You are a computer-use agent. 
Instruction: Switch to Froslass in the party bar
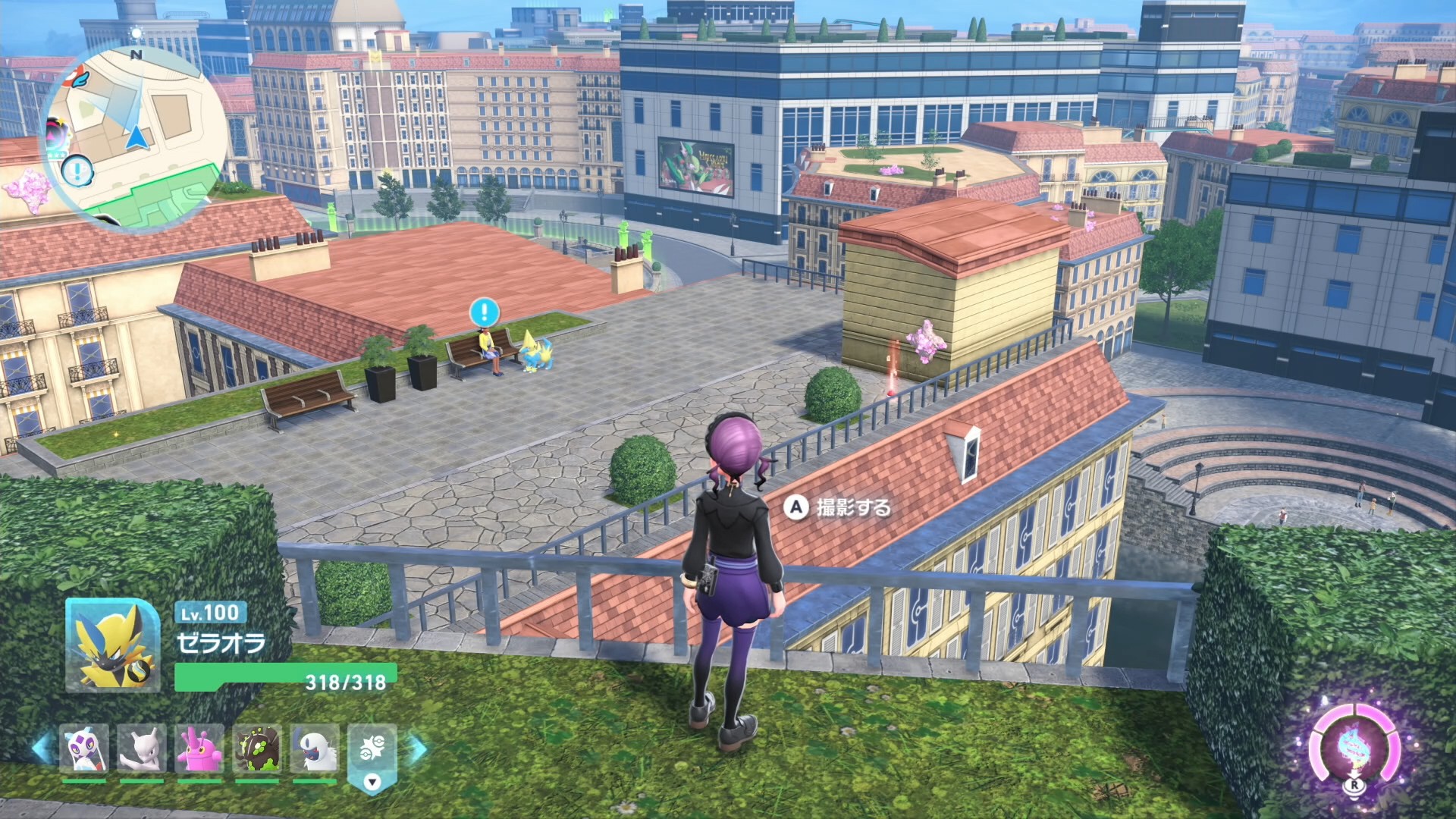(83, 748)
